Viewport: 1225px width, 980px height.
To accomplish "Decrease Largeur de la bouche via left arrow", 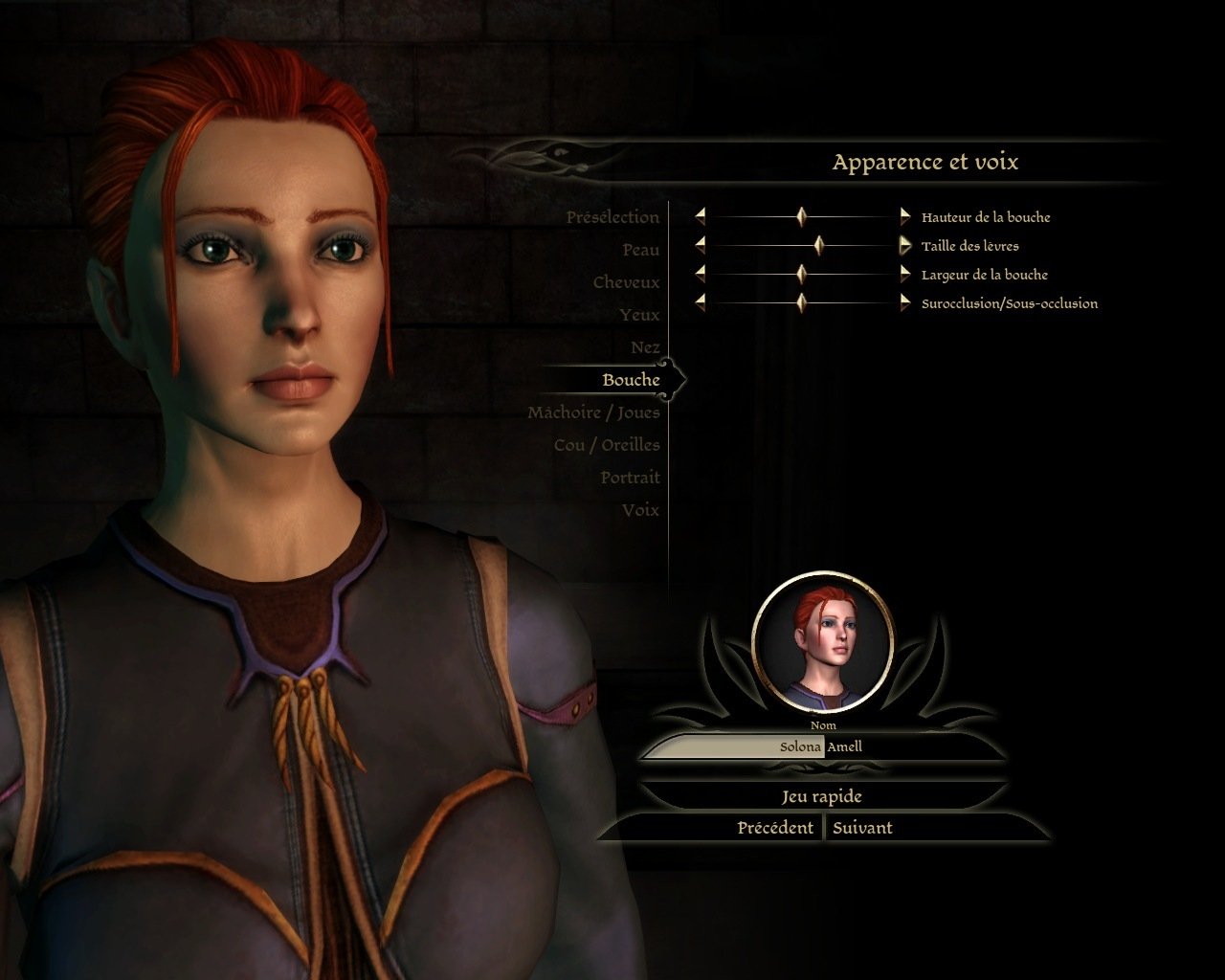I will coord(700,274).
